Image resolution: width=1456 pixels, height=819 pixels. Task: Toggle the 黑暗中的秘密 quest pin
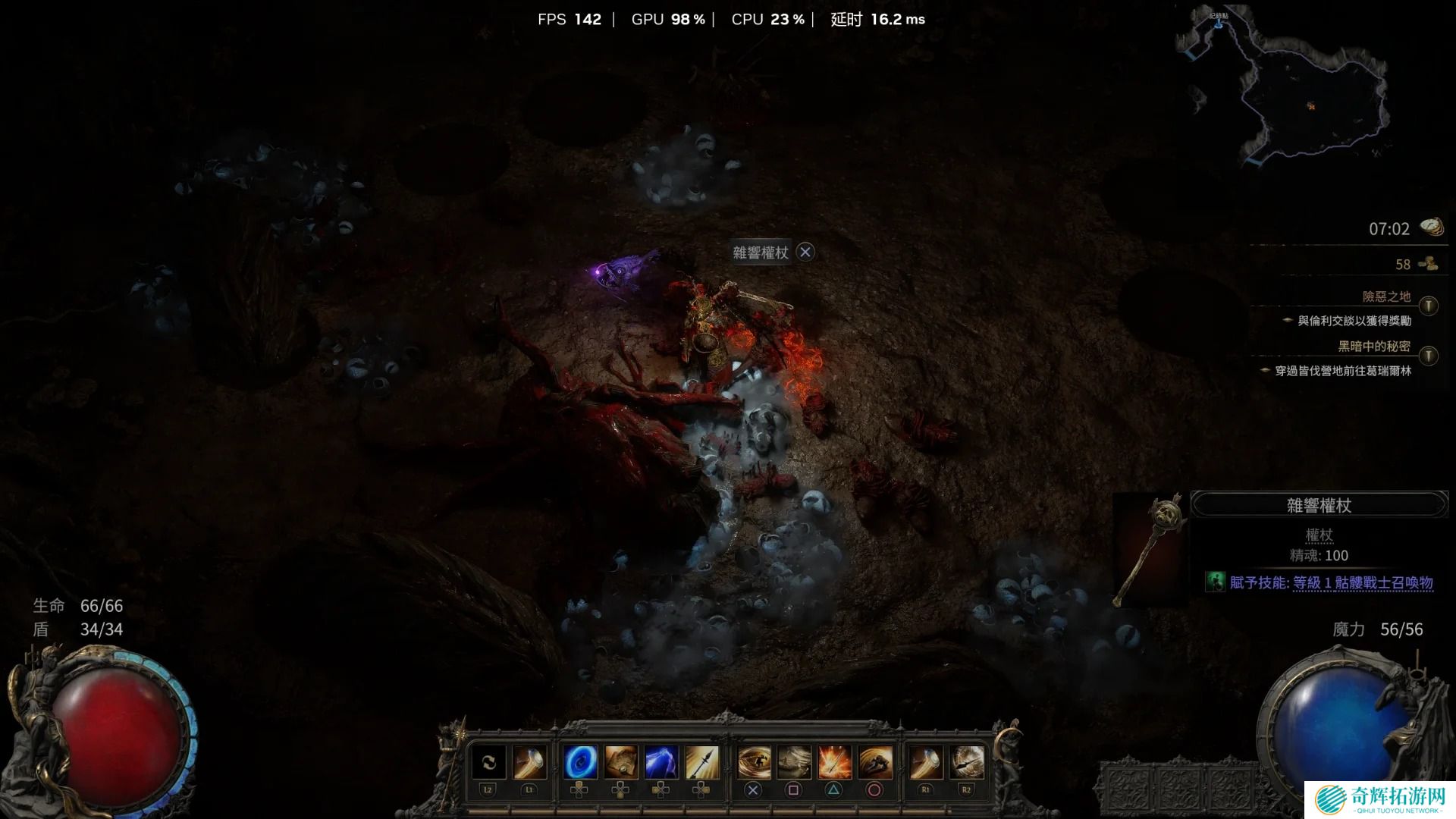pos(1429,355)
